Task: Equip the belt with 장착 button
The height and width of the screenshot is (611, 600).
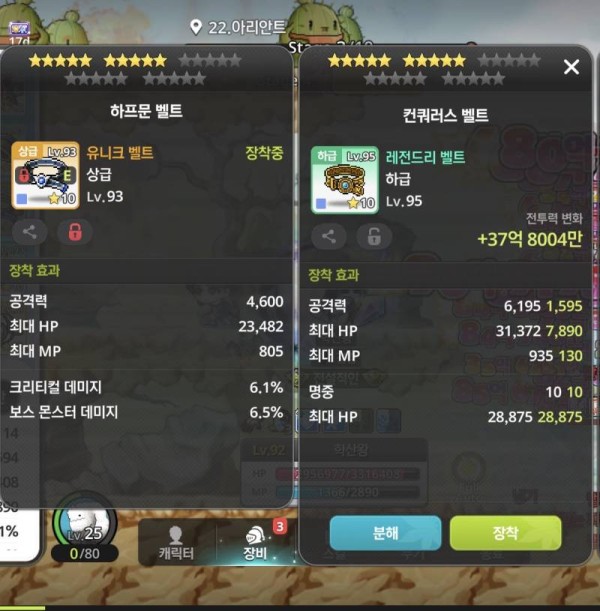Action: click(x=505, y=533)
